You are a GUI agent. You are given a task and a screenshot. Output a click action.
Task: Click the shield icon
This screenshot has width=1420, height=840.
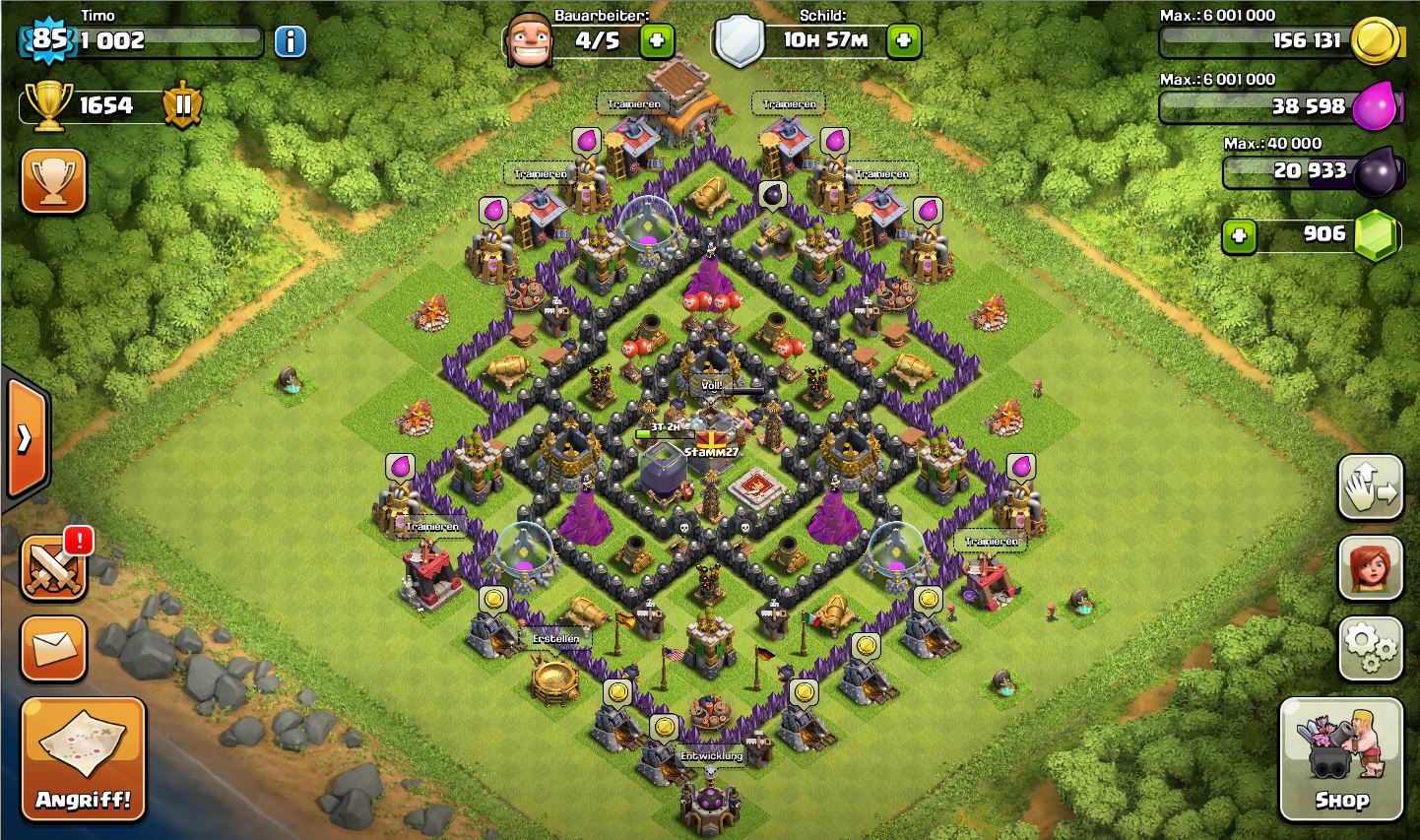point(739,41)
